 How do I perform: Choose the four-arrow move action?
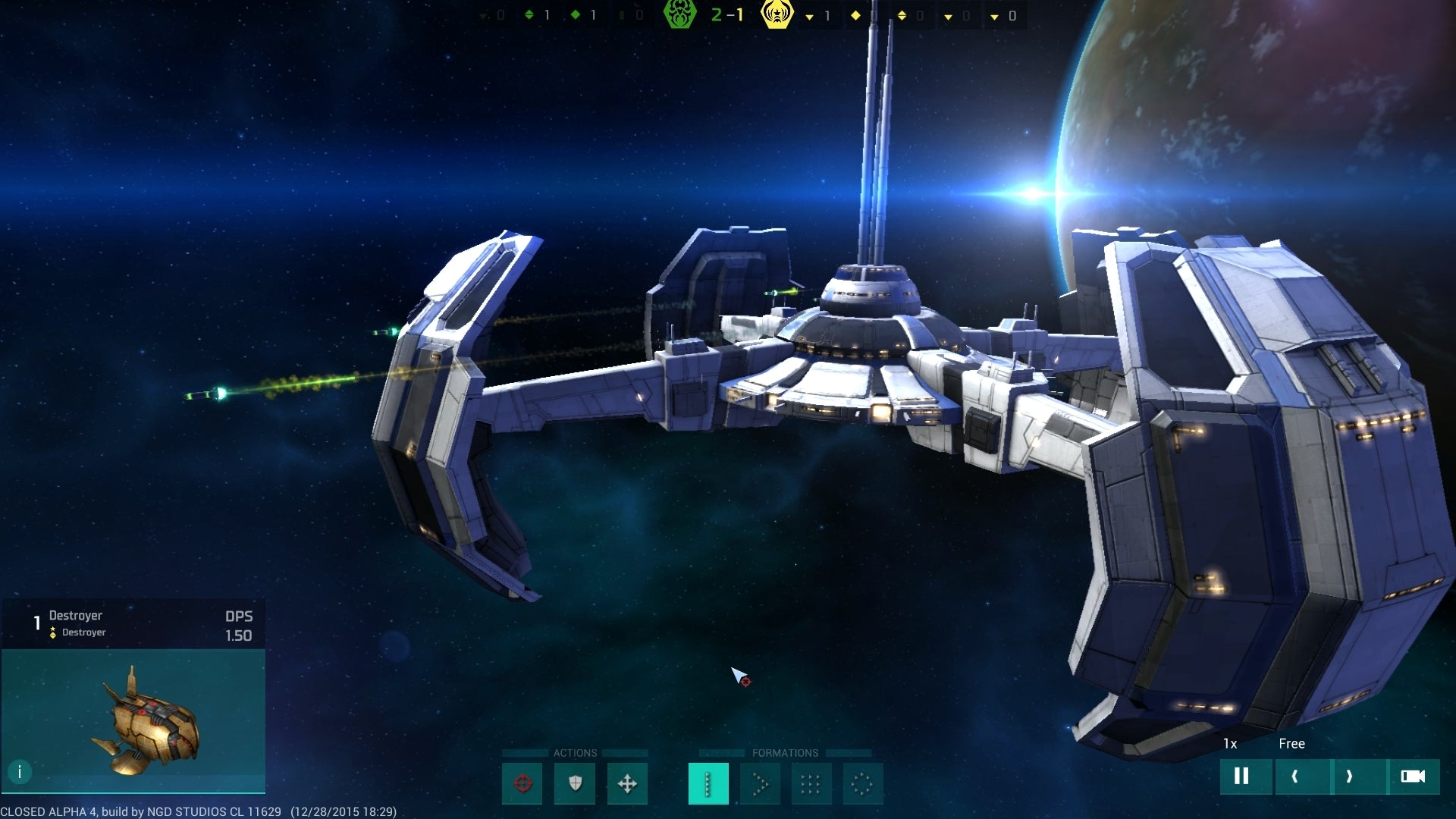click(627, 783)
